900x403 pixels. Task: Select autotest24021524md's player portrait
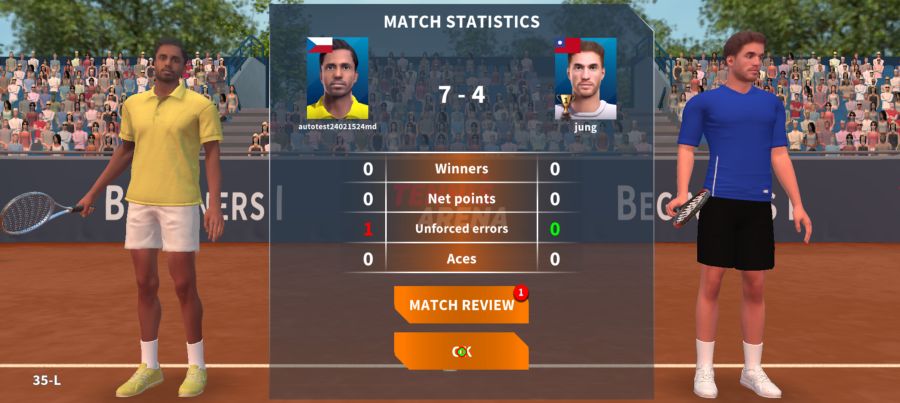[x=337, y=79]
